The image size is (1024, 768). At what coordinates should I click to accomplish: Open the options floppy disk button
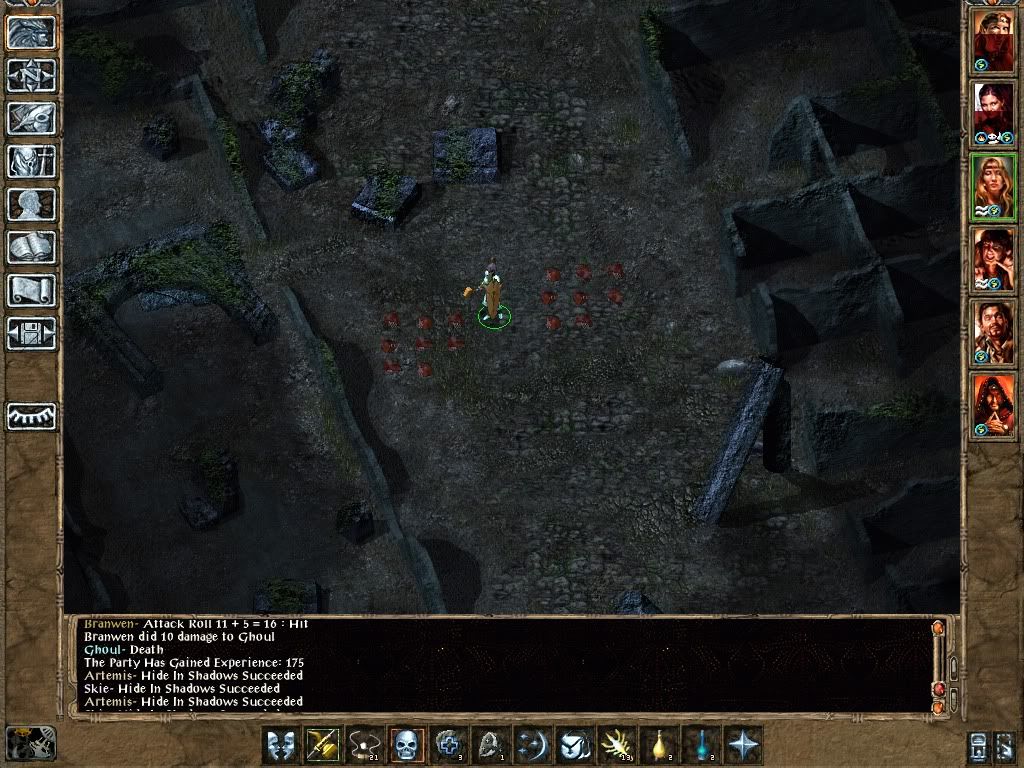(31, 333)
